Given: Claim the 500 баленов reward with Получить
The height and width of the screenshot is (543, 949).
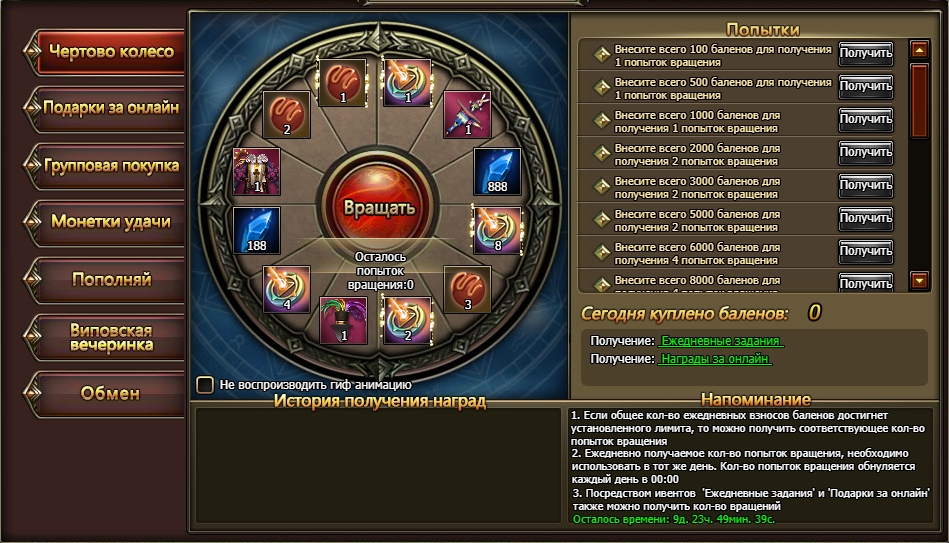Looking at the screenshot, I should tap(865, 87).
